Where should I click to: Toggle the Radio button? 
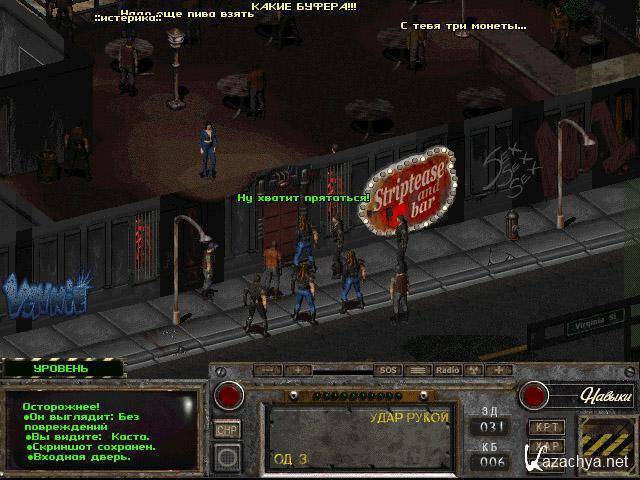click(447, 370)
